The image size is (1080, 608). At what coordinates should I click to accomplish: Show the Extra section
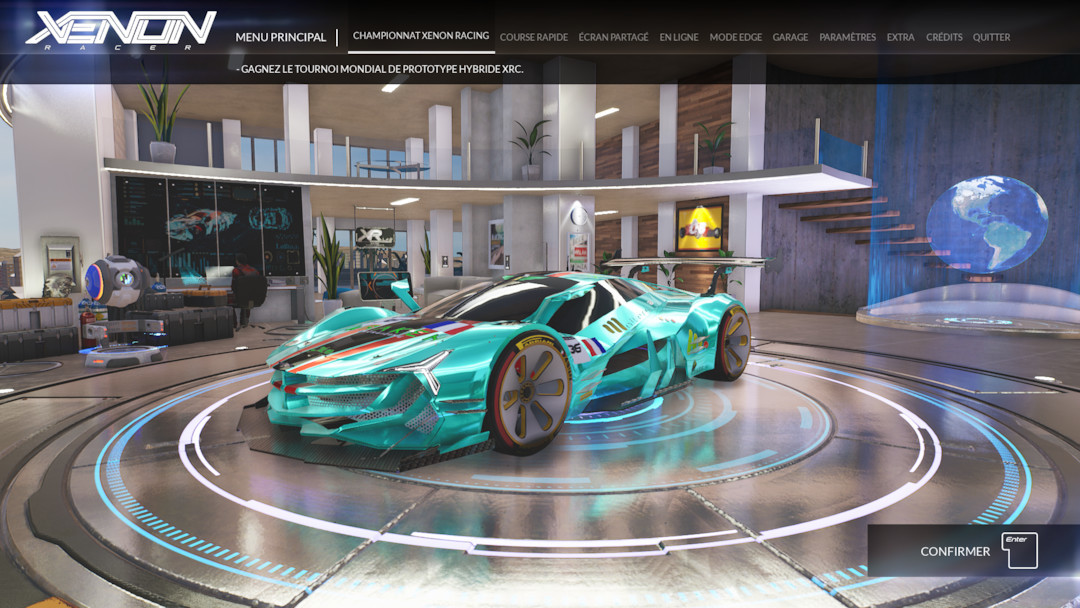click(x=900, y=37)
